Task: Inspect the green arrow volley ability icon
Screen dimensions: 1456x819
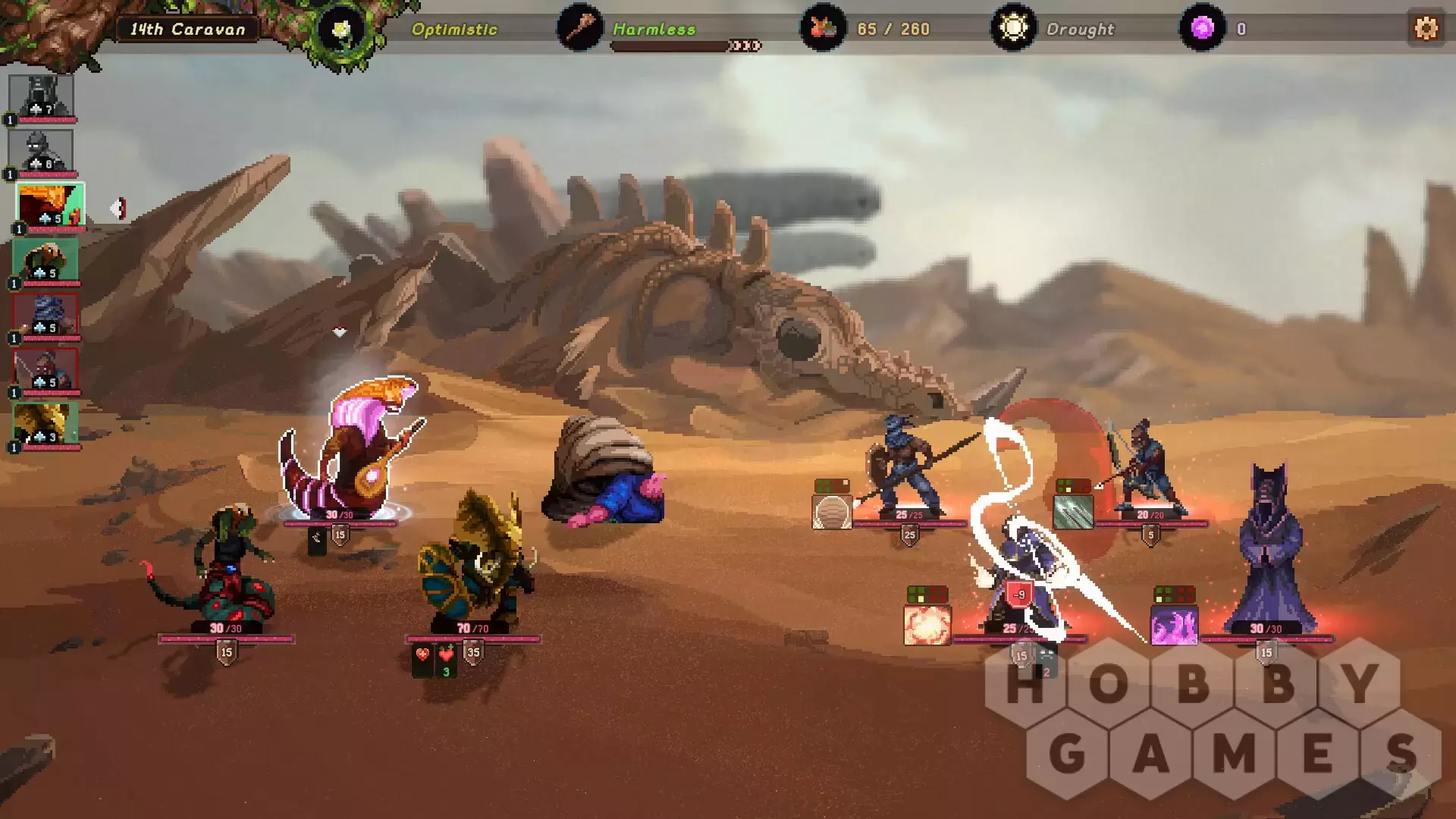Action: (1073, 512)
